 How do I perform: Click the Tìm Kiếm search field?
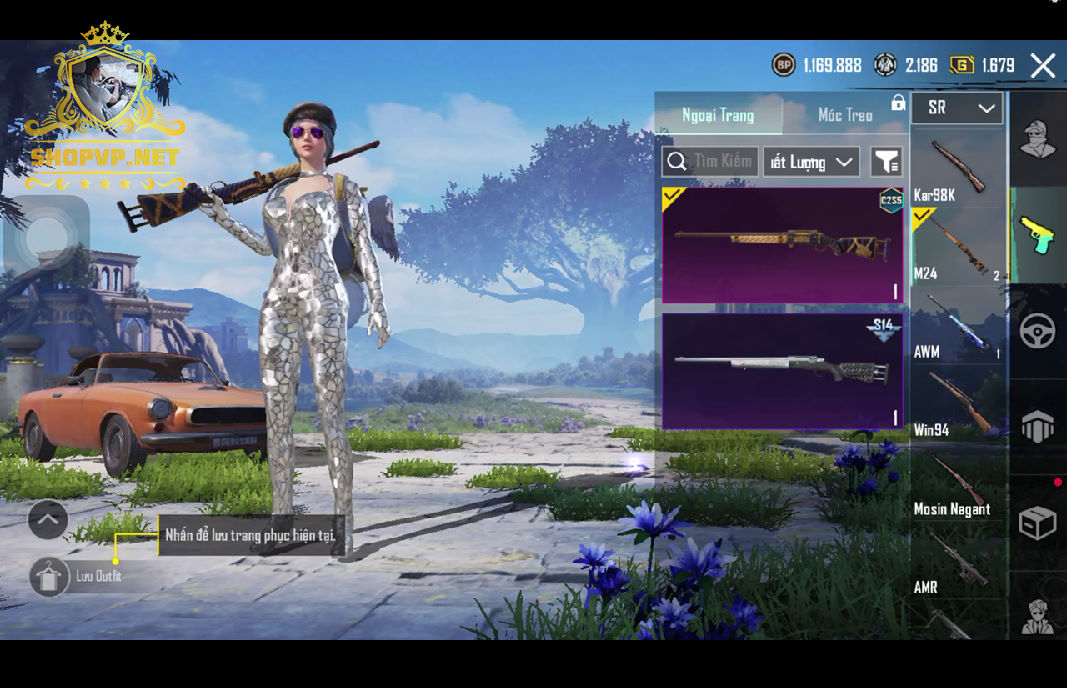click(x=710, y=162)
